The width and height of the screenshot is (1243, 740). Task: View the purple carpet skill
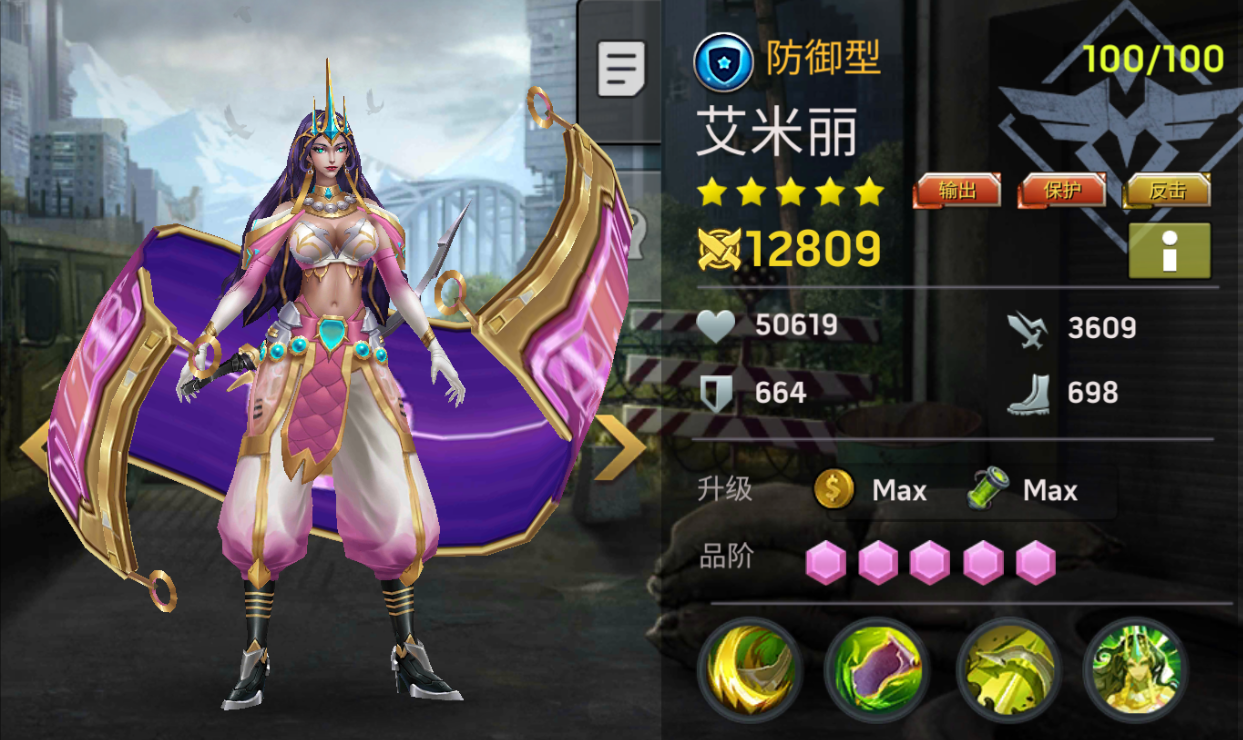click(x=877, y=668)
